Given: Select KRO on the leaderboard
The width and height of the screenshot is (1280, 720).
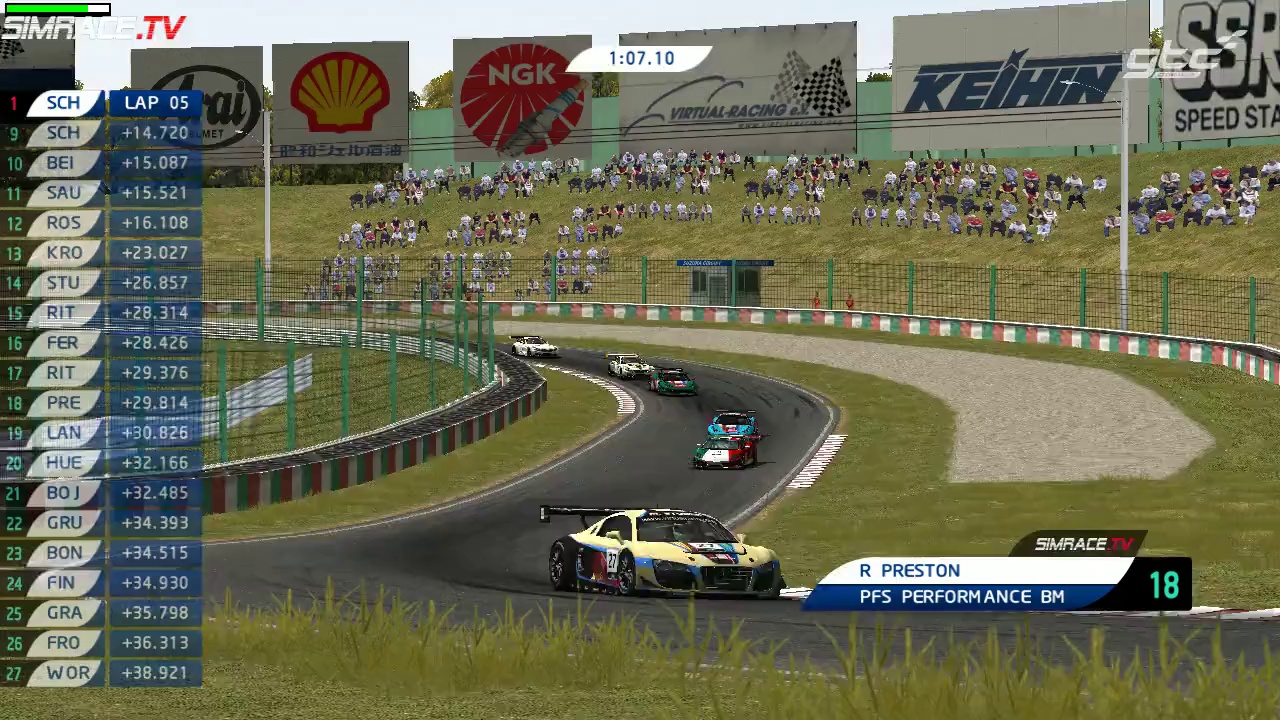Looking at the screenshot, I should (64, 253).
